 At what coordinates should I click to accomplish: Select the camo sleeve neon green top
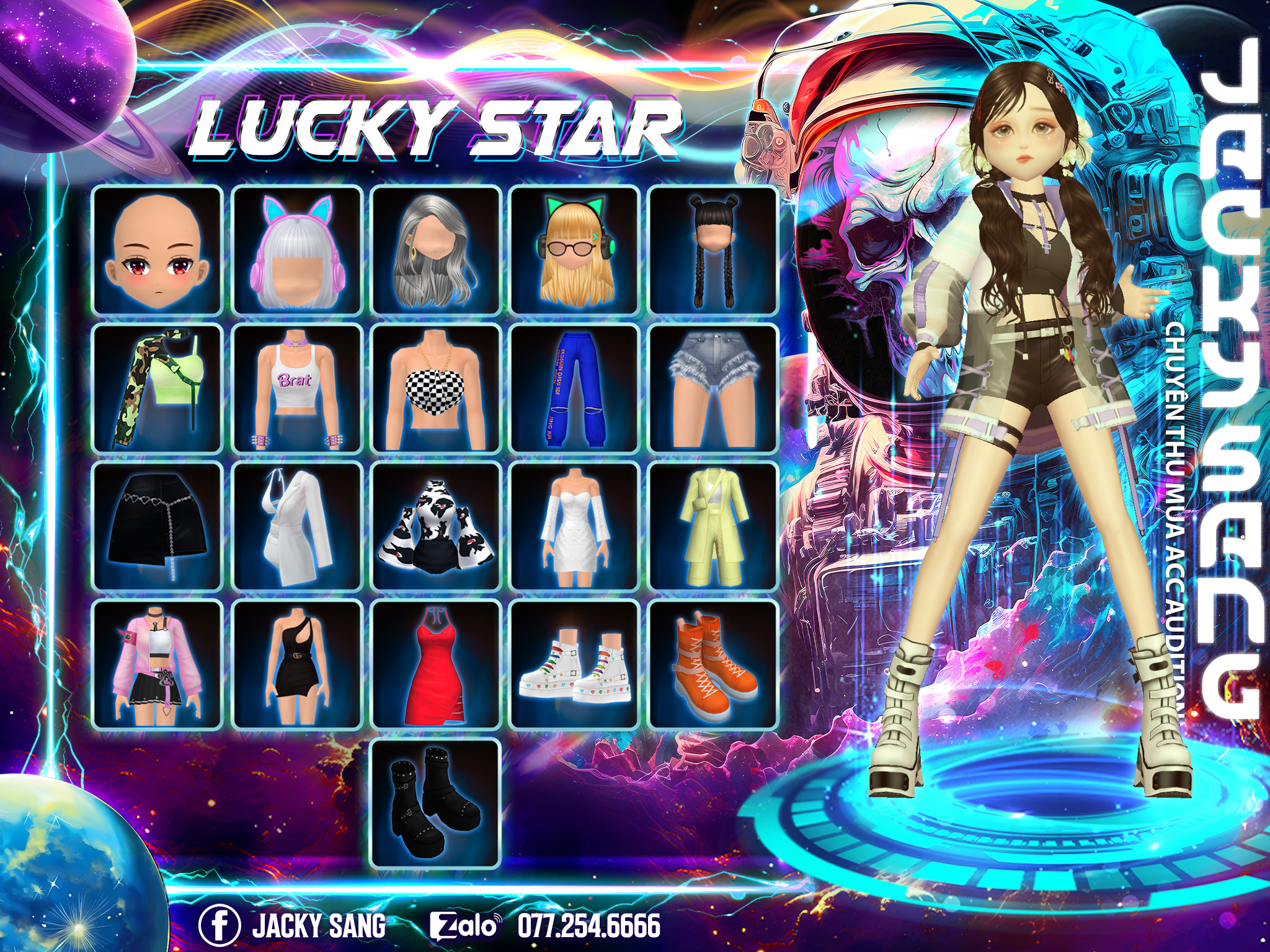click(158, 388)
